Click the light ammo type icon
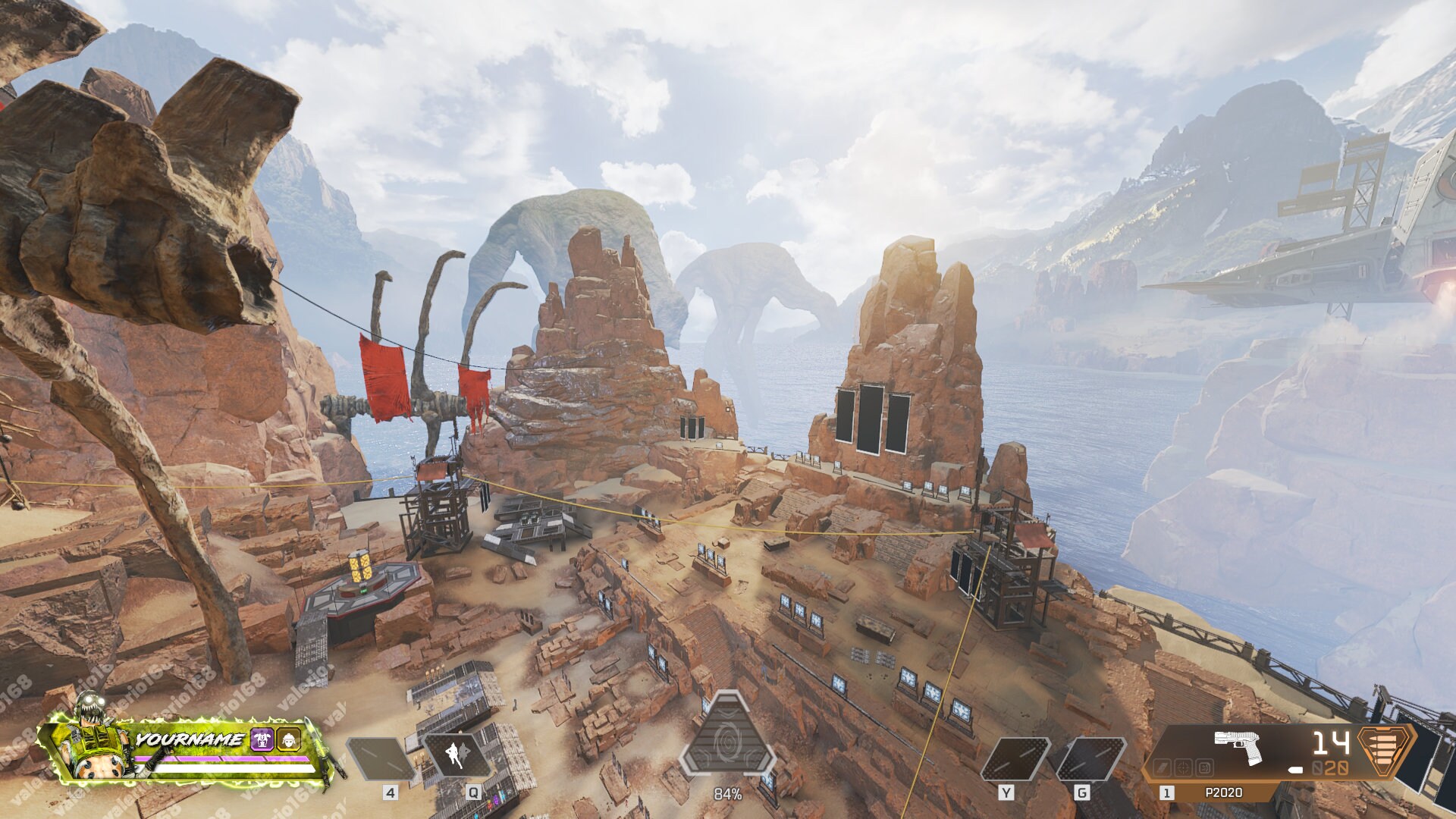The width and height of the screenshot is (1456, 819). click(x=1382, y=751)
